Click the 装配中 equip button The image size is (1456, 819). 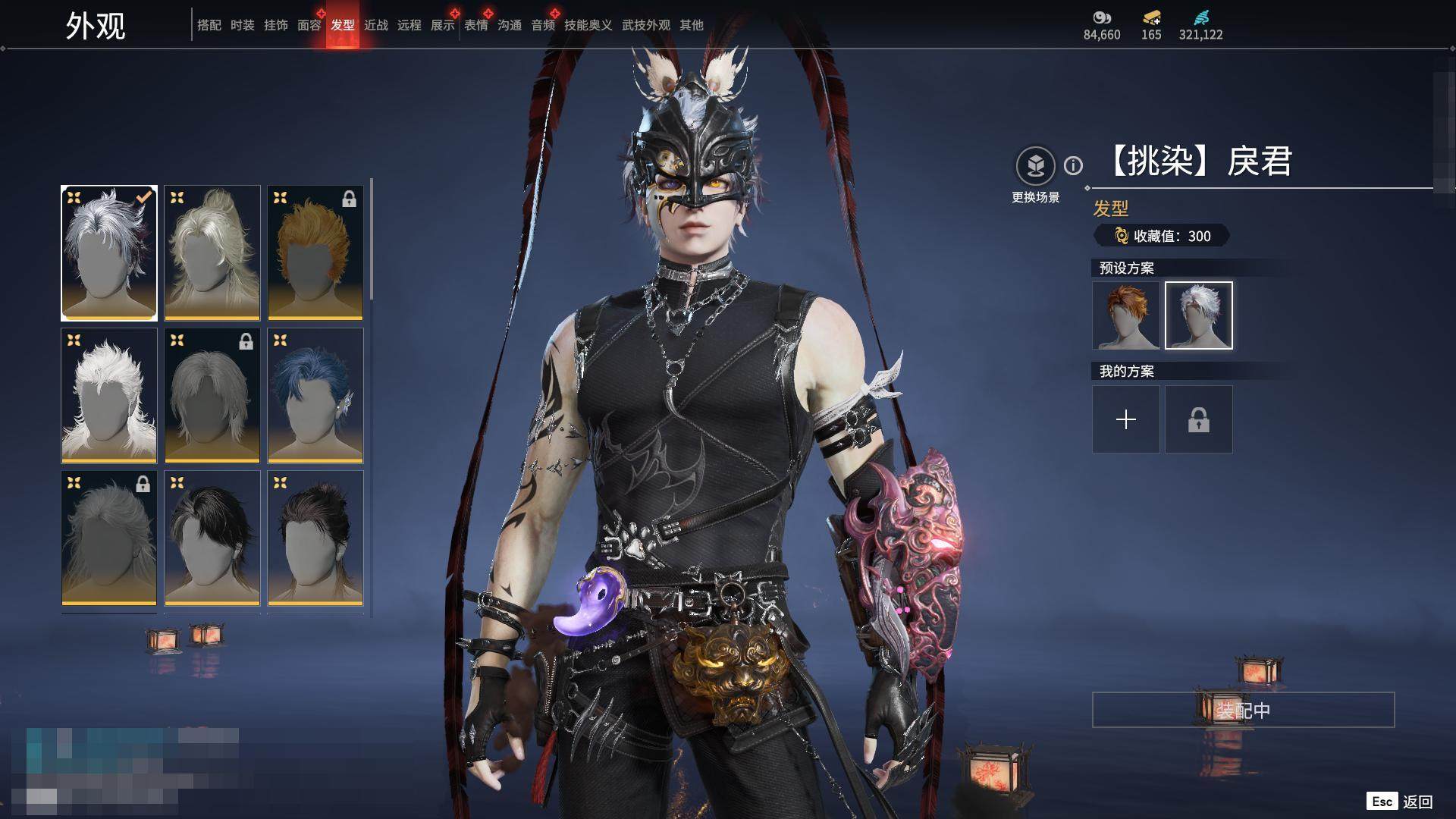[1243, 710]
